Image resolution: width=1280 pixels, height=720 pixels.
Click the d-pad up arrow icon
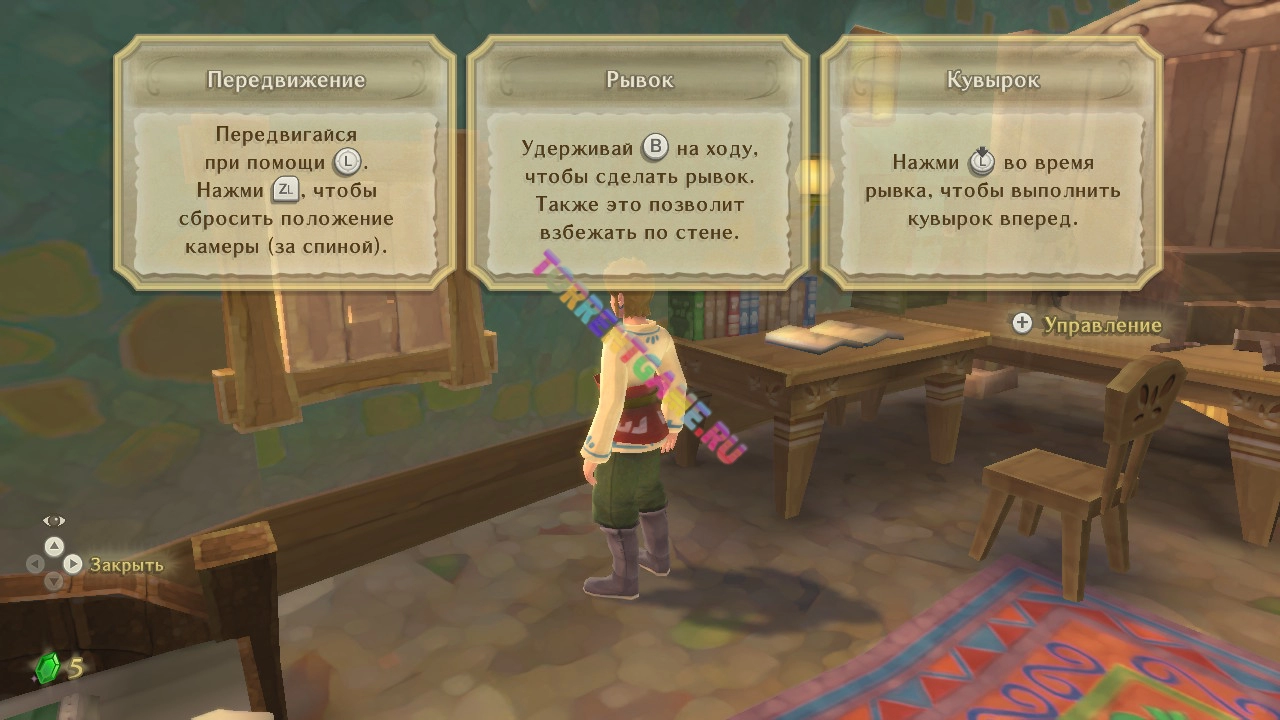(x=53, y=546)
